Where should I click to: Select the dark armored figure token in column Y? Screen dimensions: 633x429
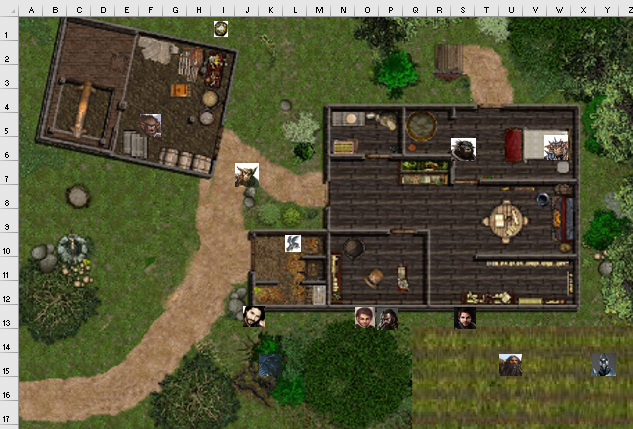click(603, 365)
